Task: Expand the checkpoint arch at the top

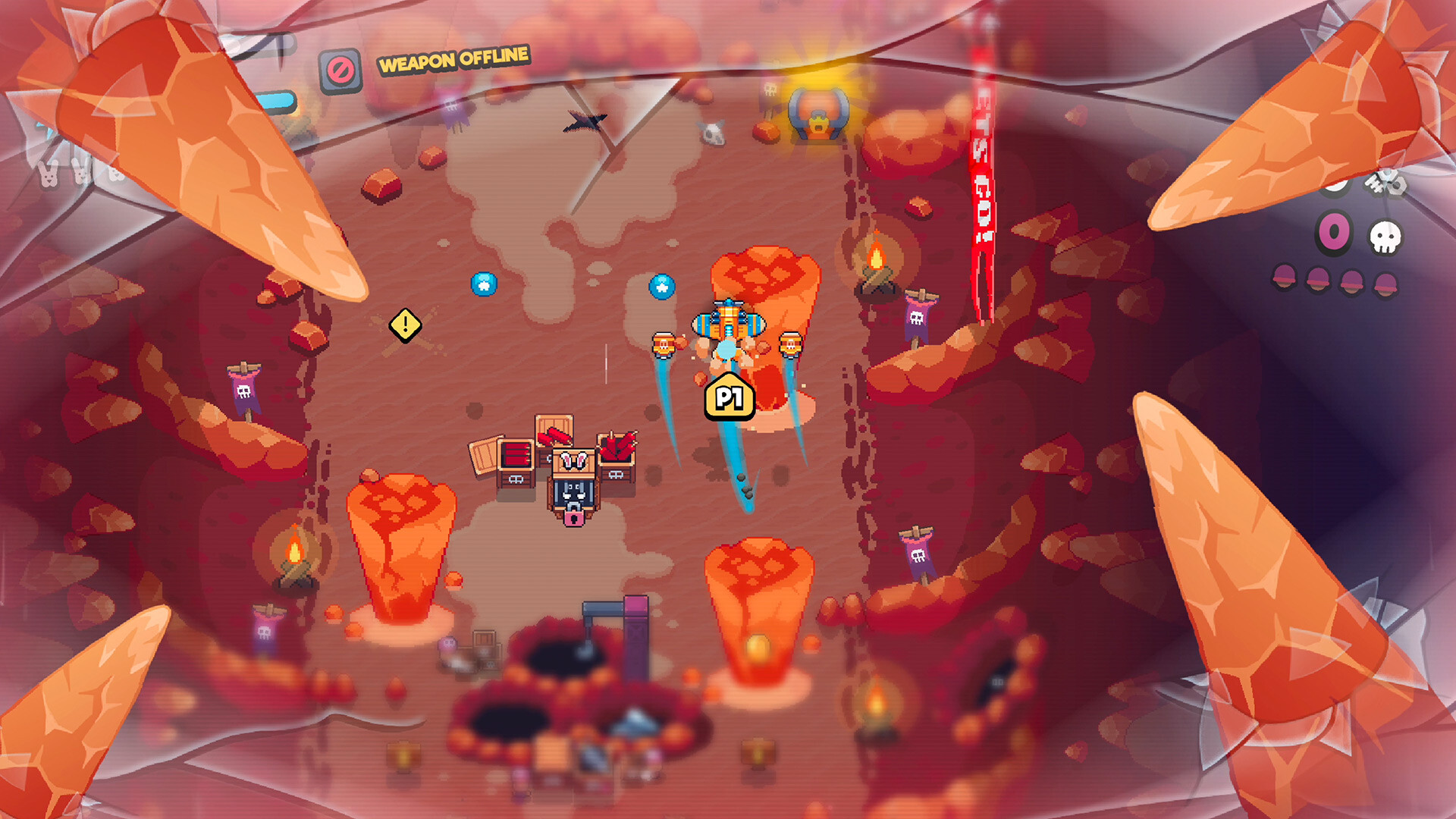Action: pos(817,114)
